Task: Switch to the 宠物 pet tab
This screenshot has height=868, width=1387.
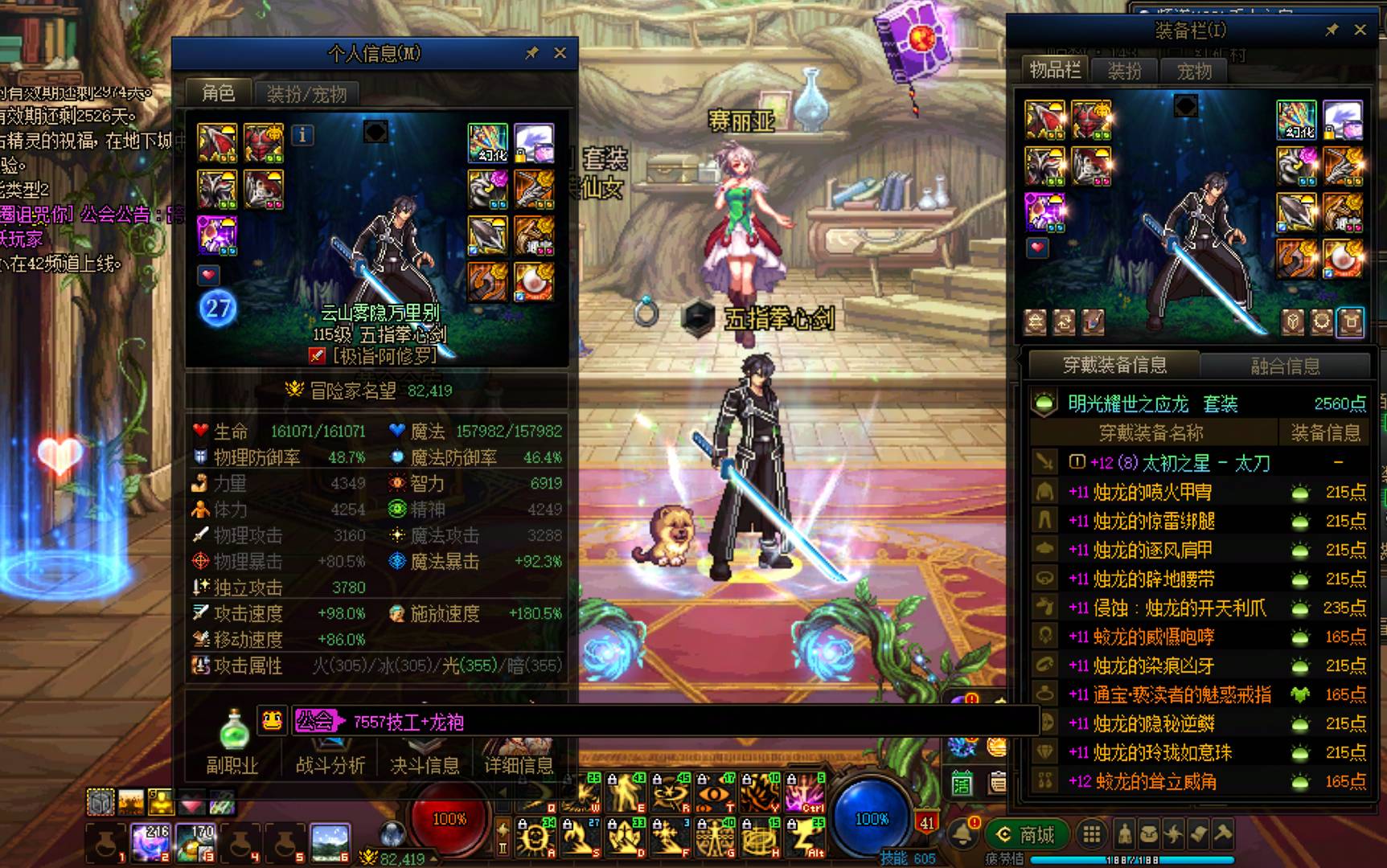Action: [x=1193, y=72]
